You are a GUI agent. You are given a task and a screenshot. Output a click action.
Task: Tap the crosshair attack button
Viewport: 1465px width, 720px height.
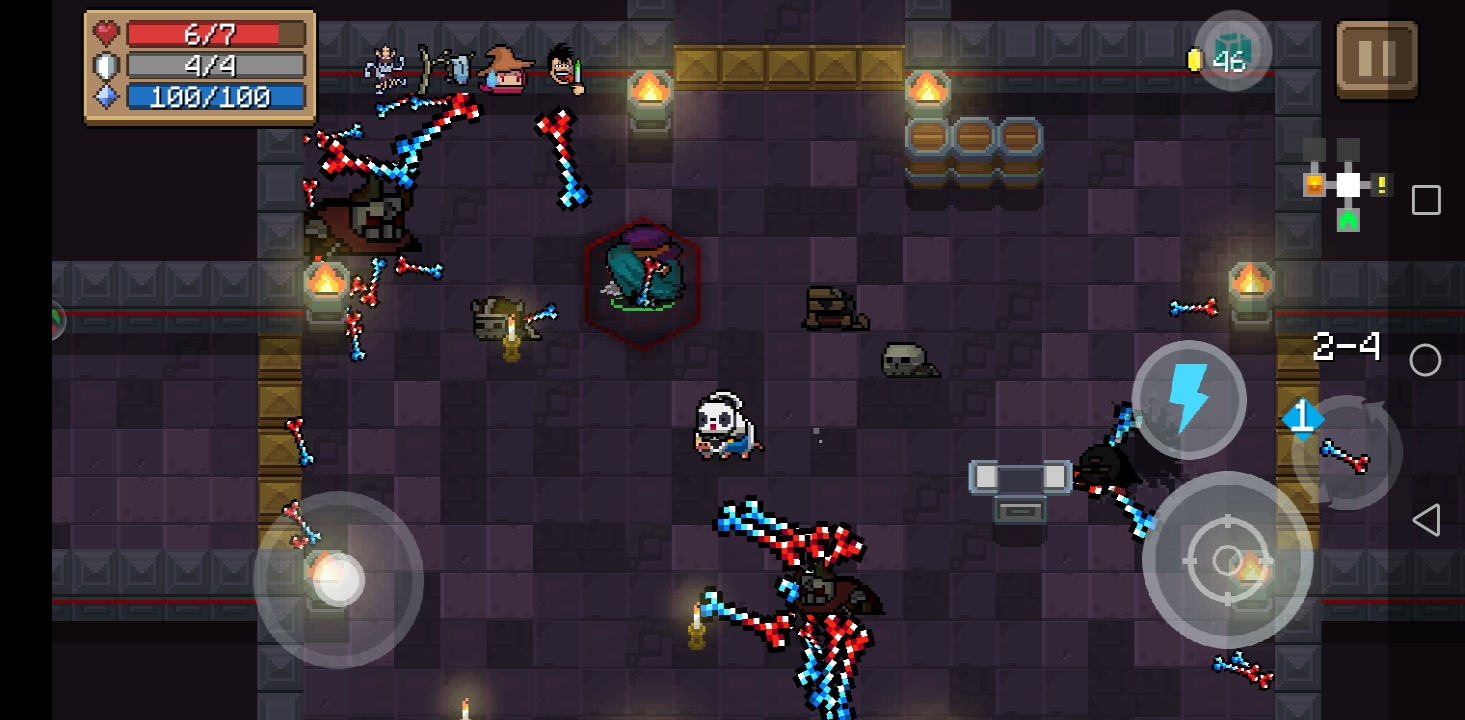(x=1227, y=560)
